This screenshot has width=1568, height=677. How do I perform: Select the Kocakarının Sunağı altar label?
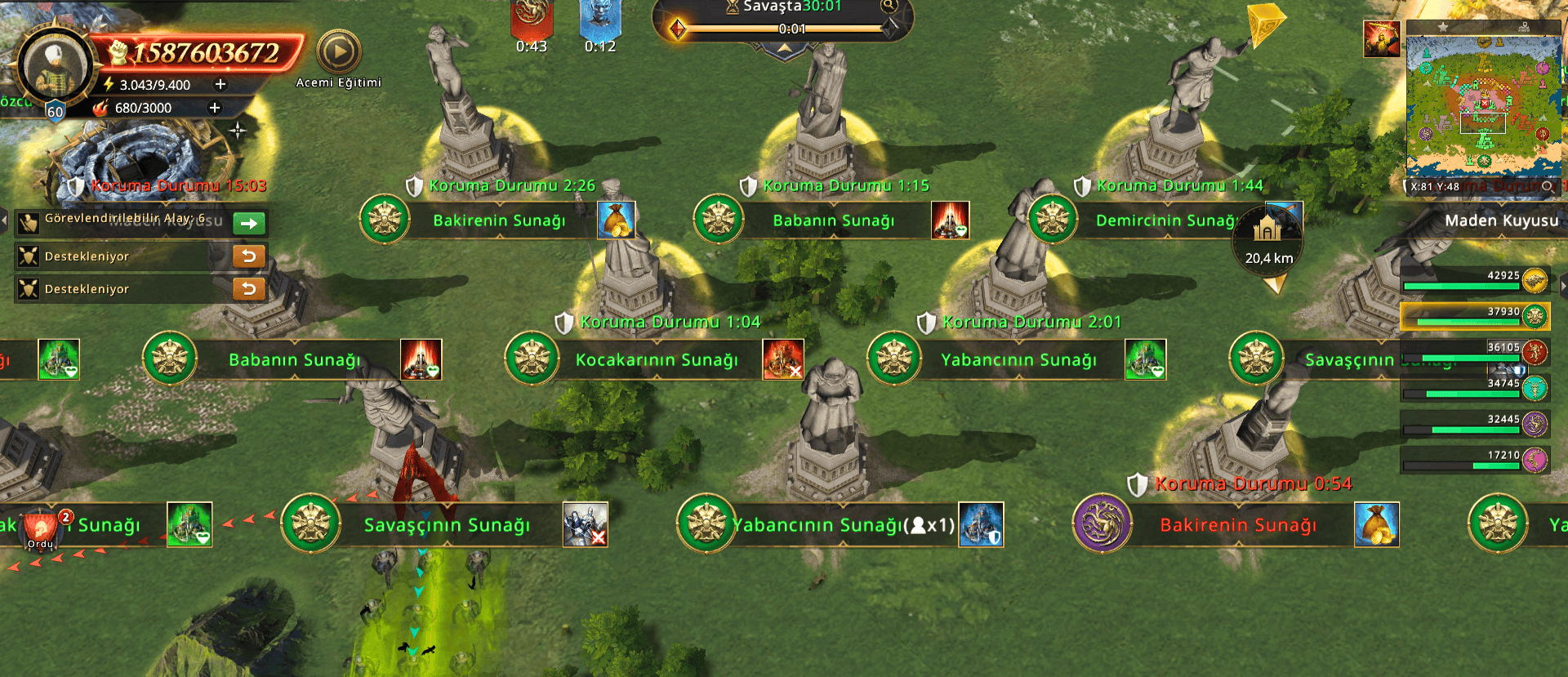click(656, 360)
